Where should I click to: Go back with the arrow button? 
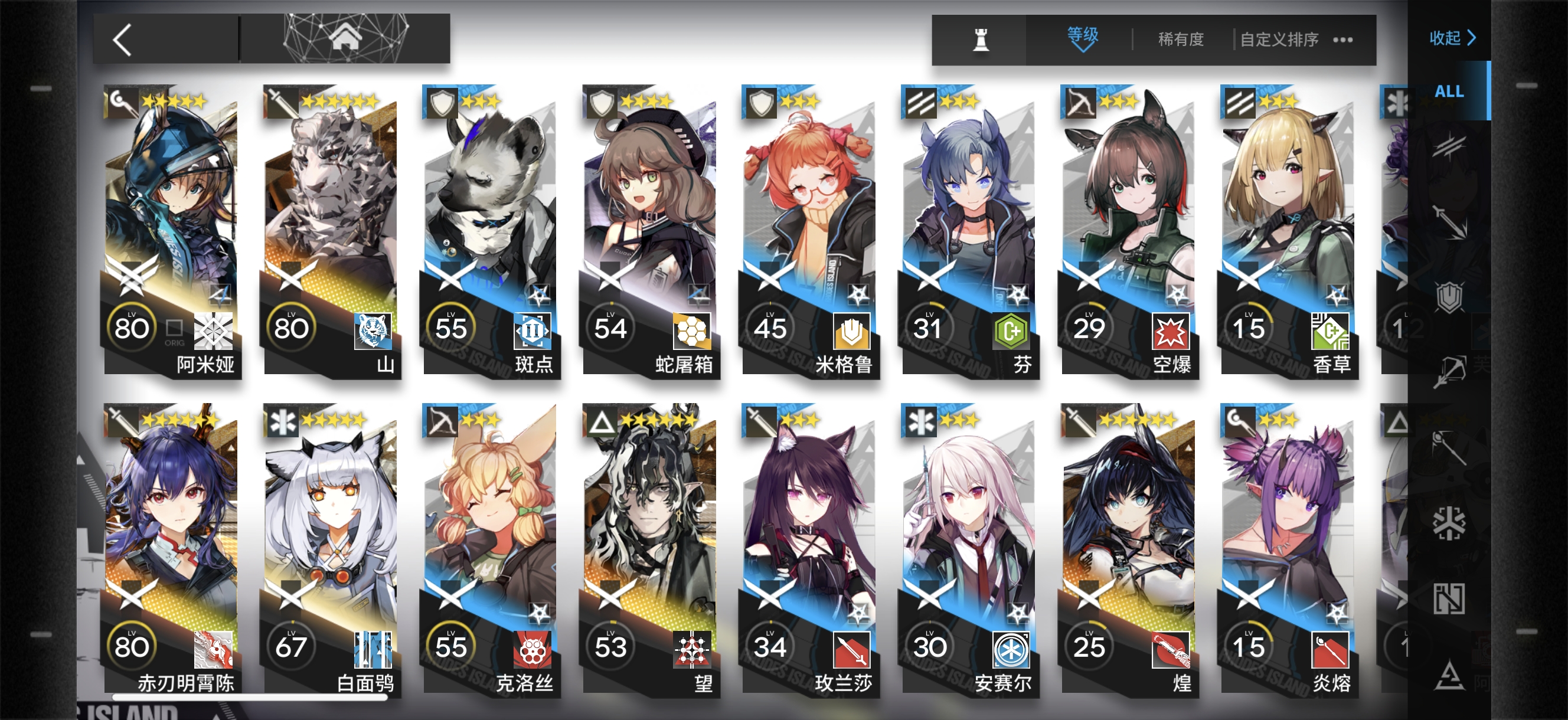(123, 40)
